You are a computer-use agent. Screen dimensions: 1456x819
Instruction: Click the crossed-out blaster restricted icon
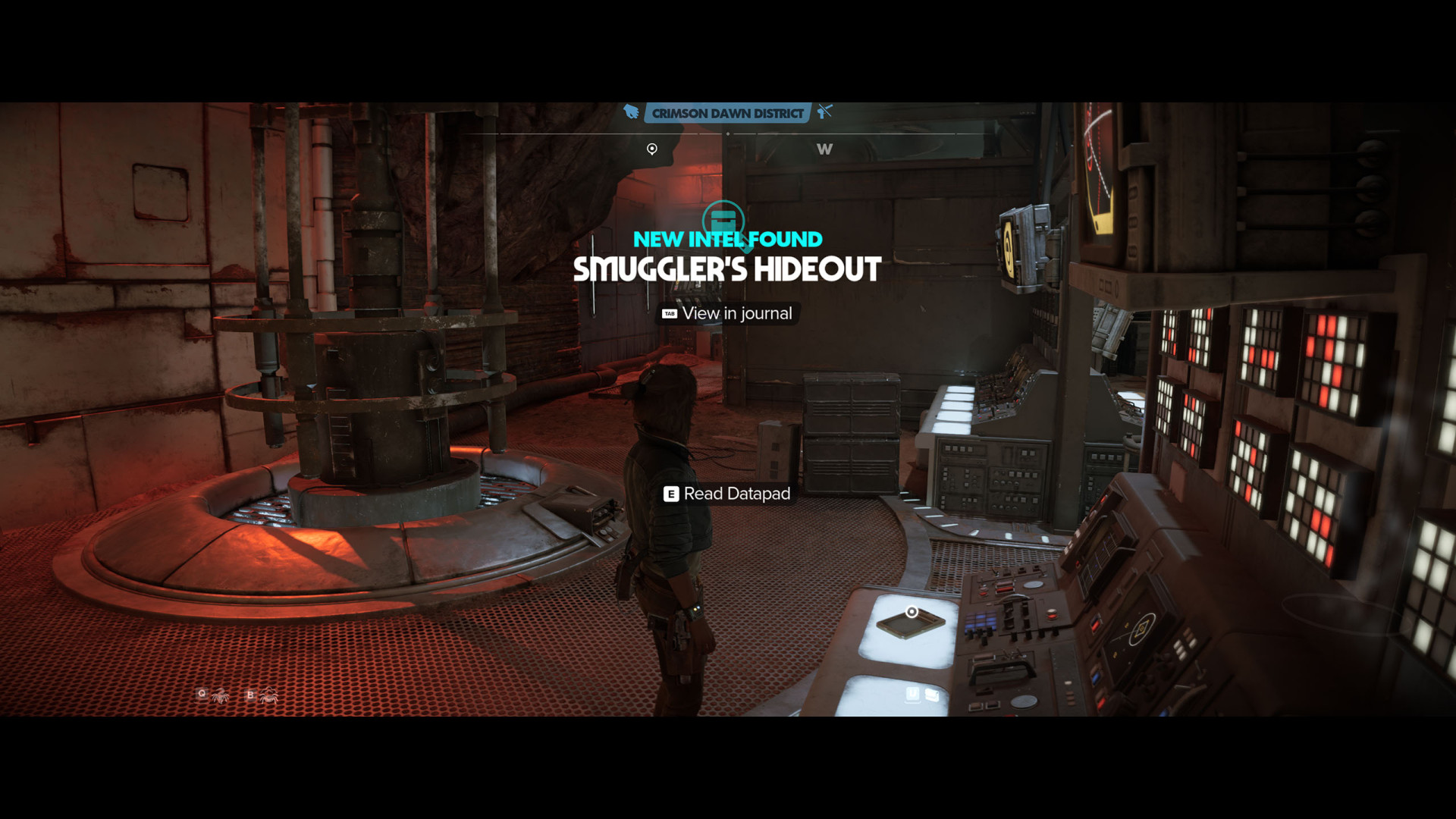coord(825,112)
